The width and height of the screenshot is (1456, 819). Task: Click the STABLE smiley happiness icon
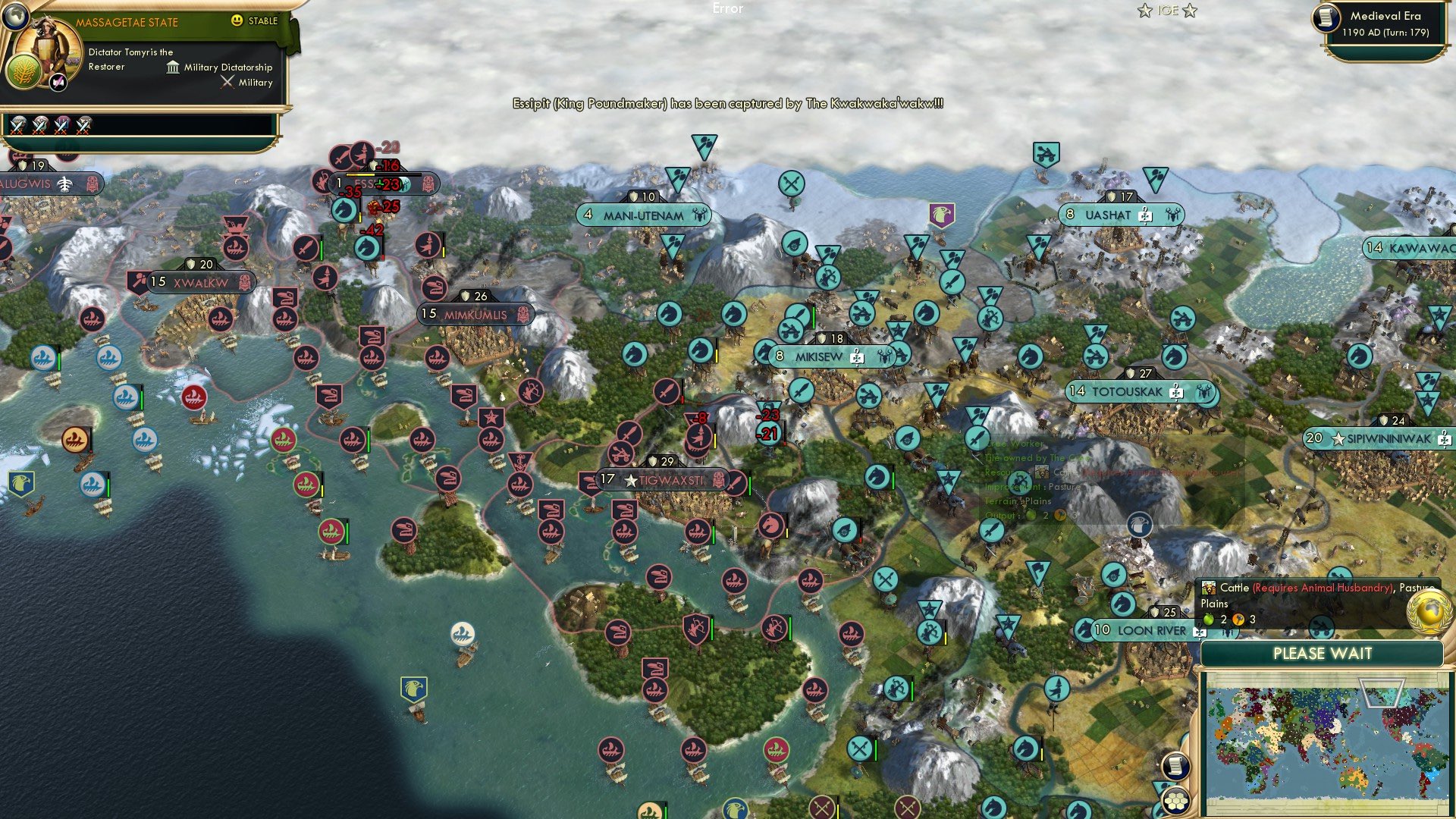pos(237,20)
